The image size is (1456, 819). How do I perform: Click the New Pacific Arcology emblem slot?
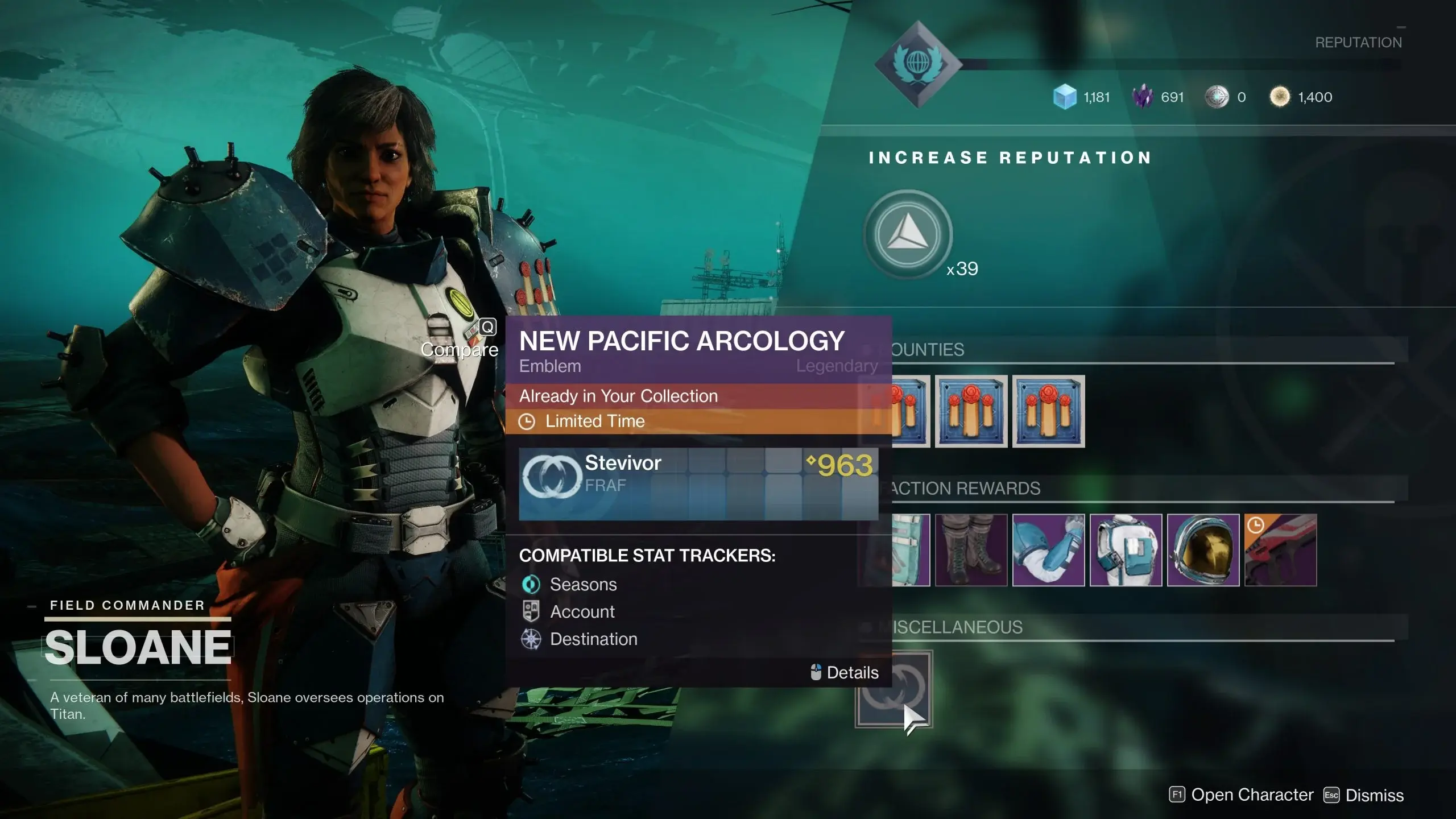click(894, 689)
